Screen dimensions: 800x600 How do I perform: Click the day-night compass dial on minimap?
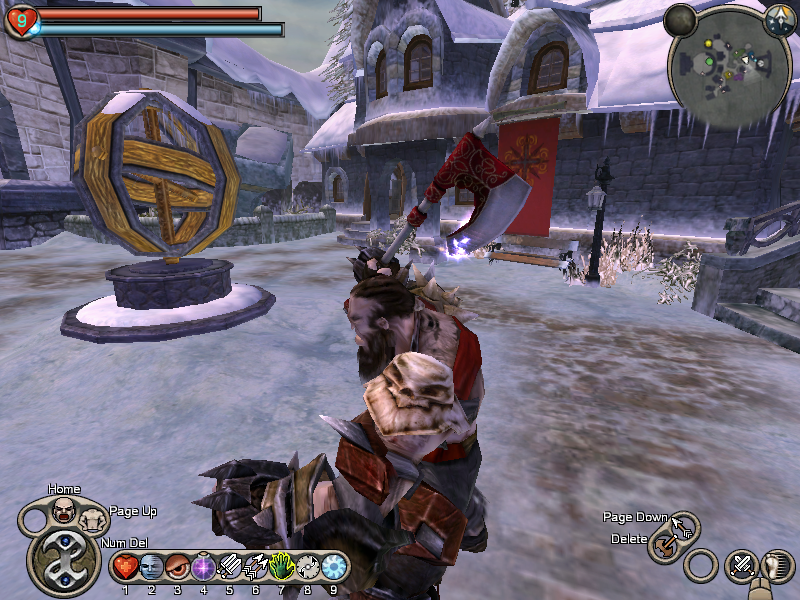point(778,20)
